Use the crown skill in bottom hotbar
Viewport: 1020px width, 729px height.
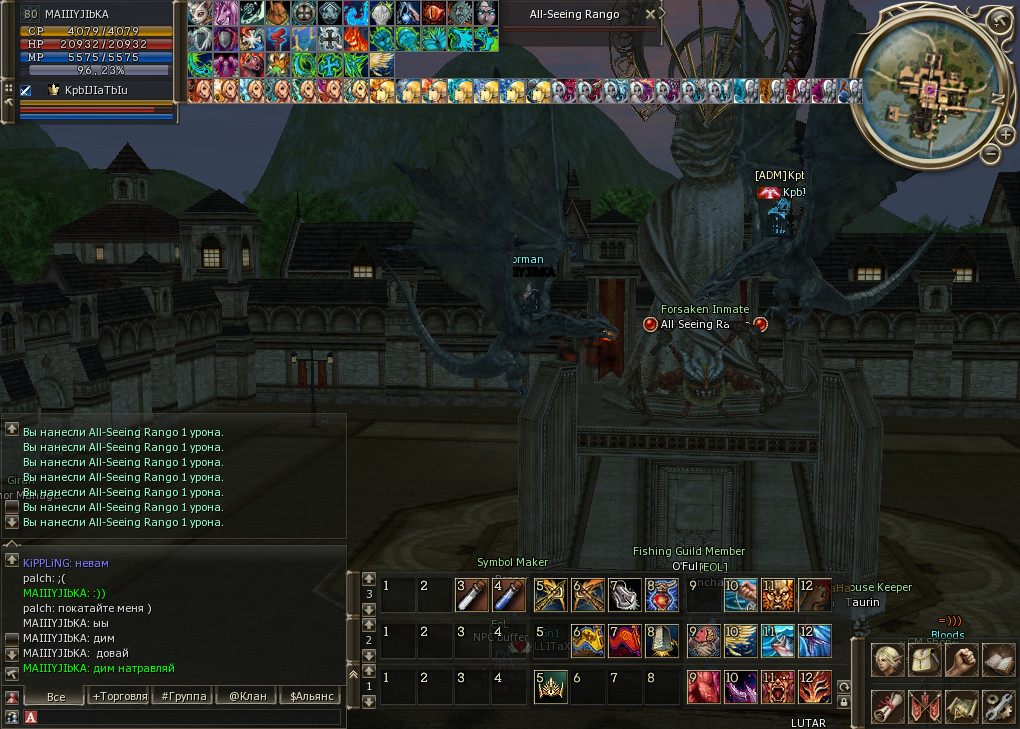click(x=550, y=687)
